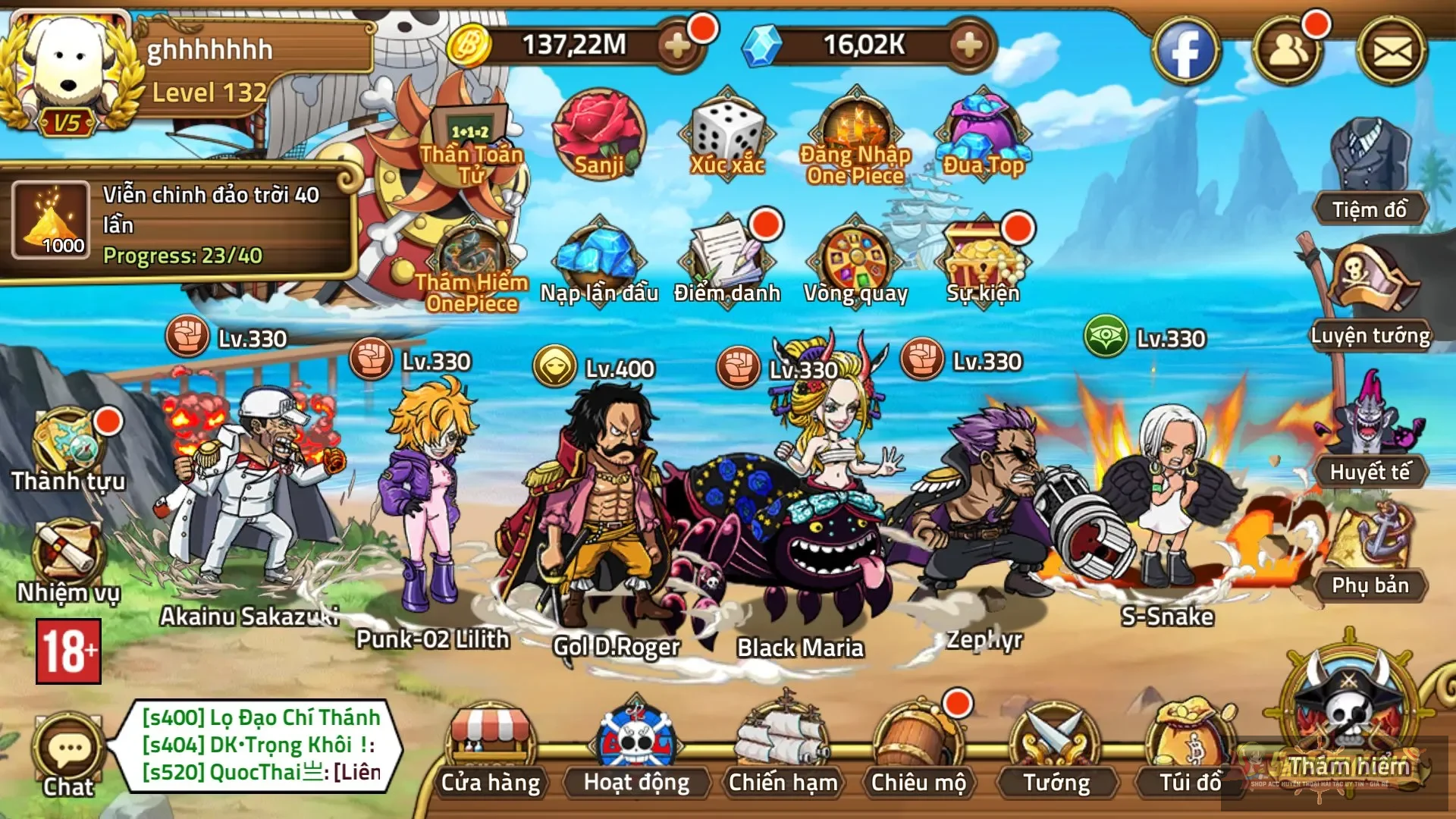Open Túi đồ inventory bag

coord(1191,751)
